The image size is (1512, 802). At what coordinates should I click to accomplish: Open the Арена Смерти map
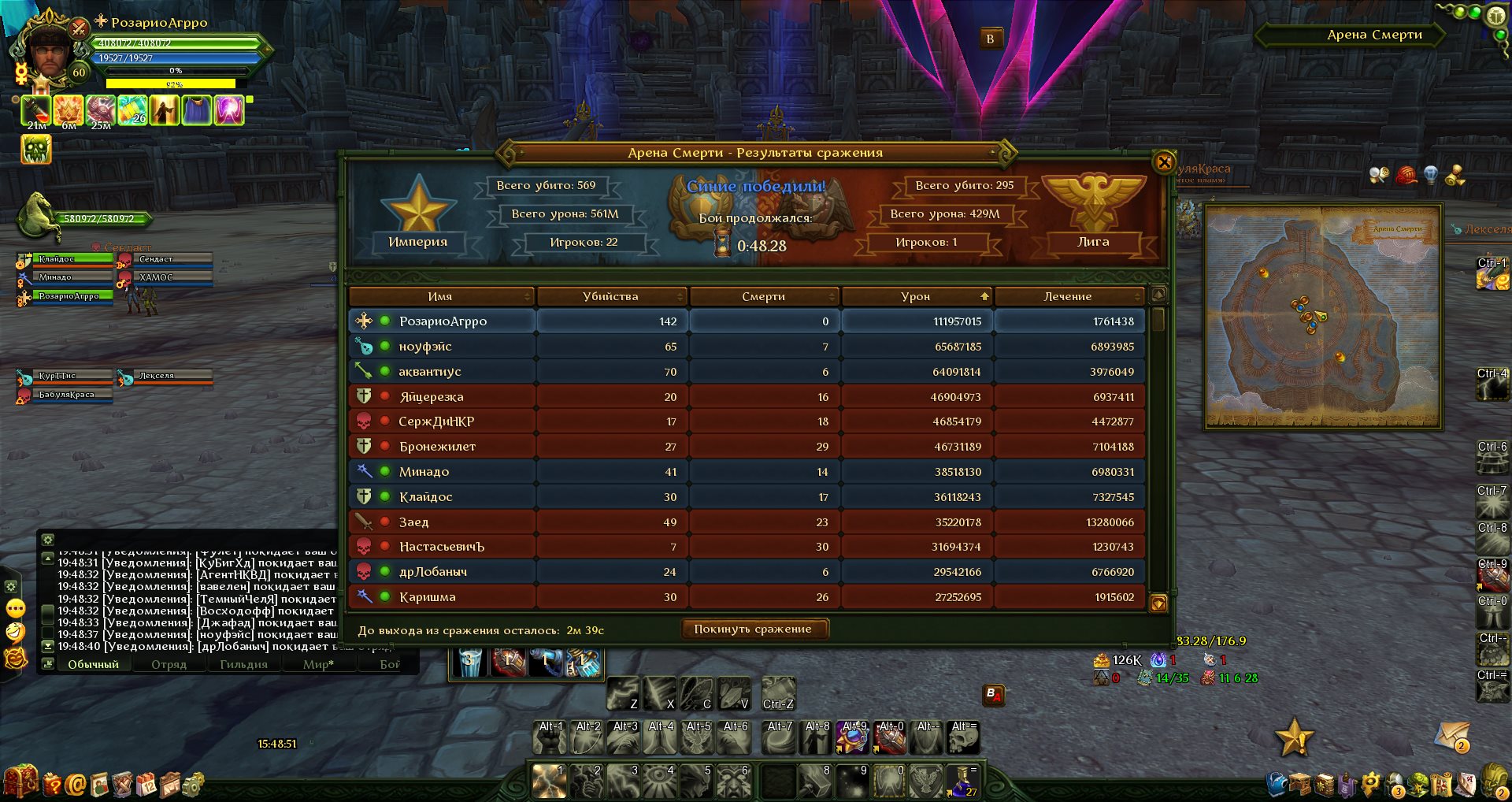[x=1323, y=317]
